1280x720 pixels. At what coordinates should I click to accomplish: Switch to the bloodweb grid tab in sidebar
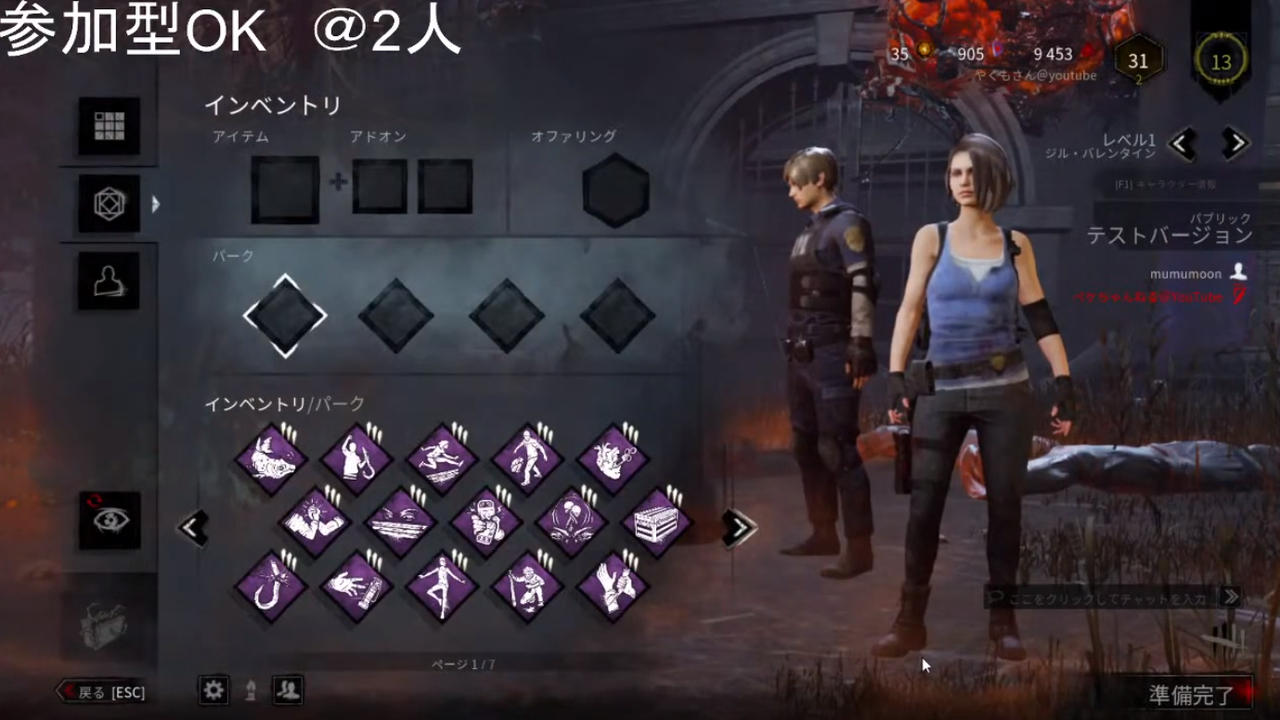109,126
